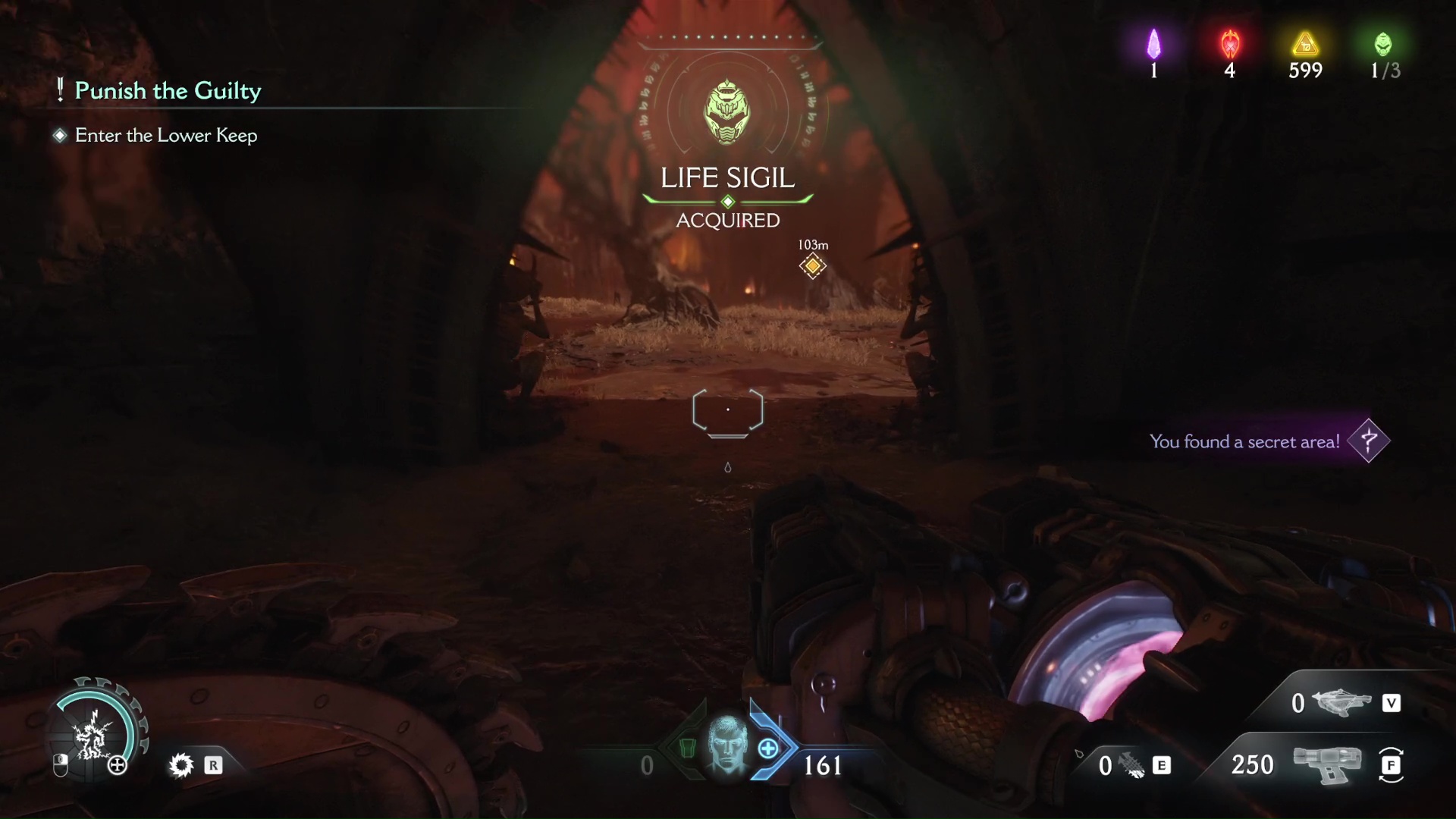The image size is (1456, 819).
Task: Select the blue health plus icon
Action: pyautogui.click(x=768, y=748)
